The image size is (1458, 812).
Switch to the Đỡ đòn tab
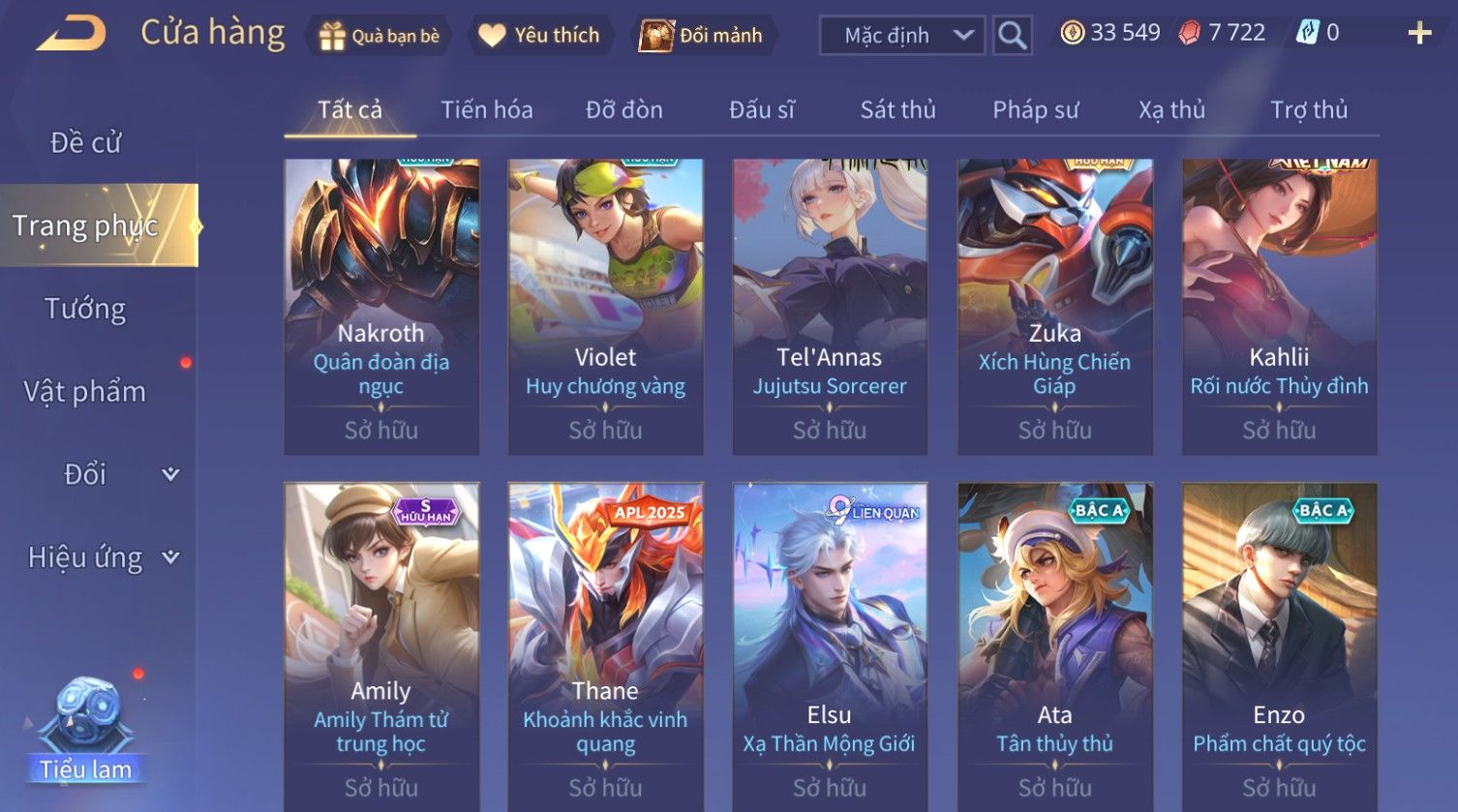tap(624, 109)
